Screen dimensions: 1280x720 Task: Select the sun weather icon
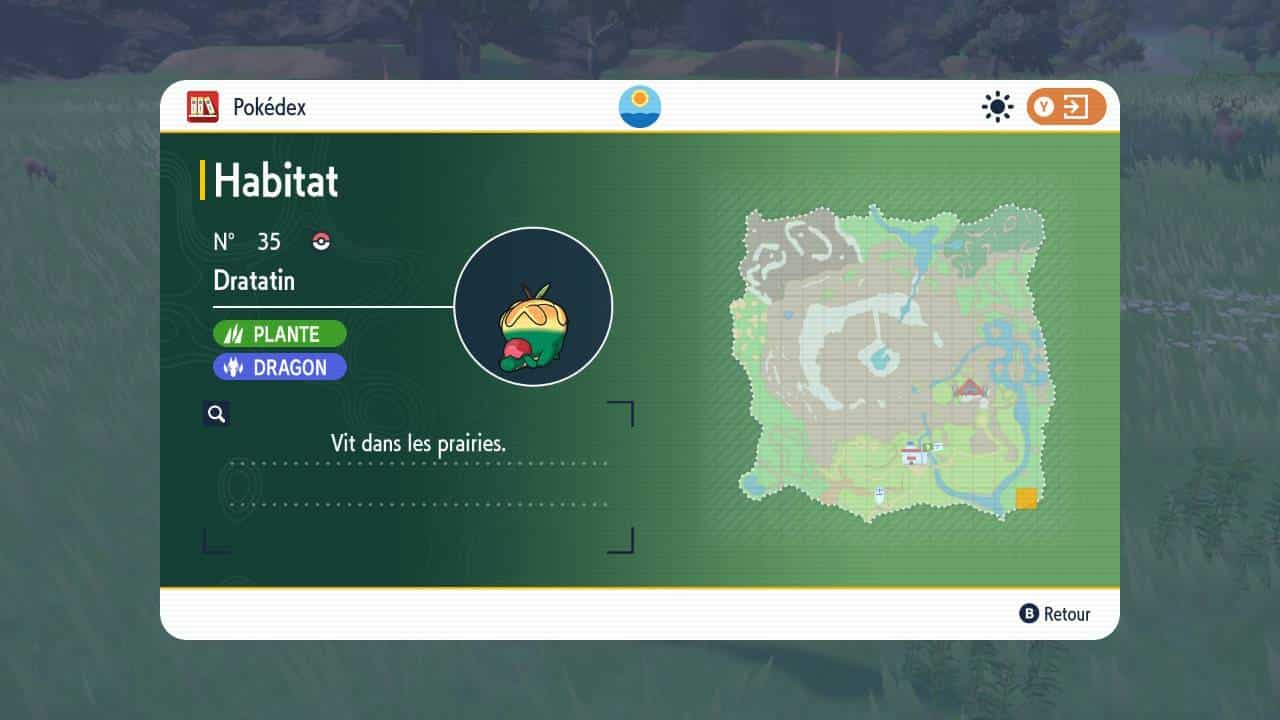[997, 107]
